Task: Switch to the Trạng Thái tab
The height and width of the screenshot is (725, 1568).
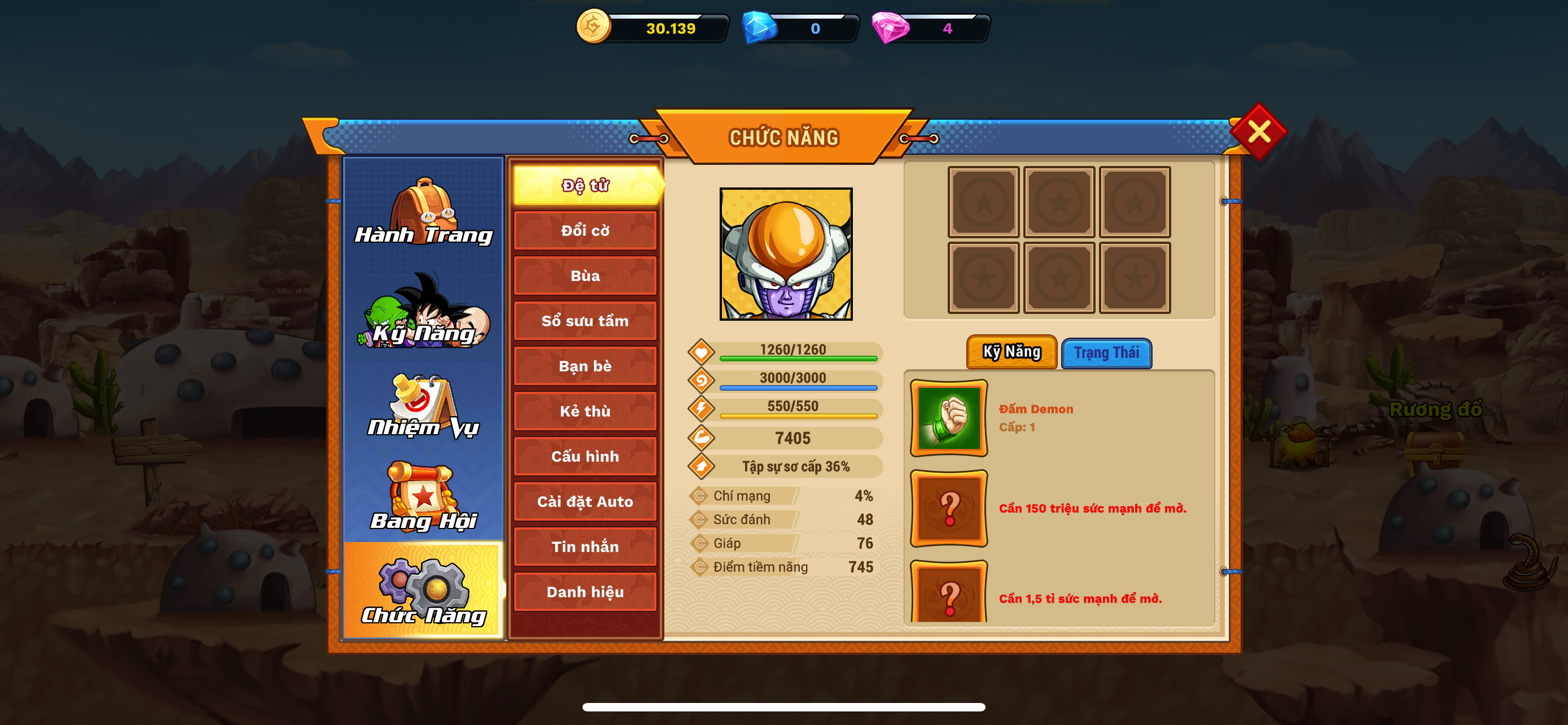Action: click(x=1106, y=353)
